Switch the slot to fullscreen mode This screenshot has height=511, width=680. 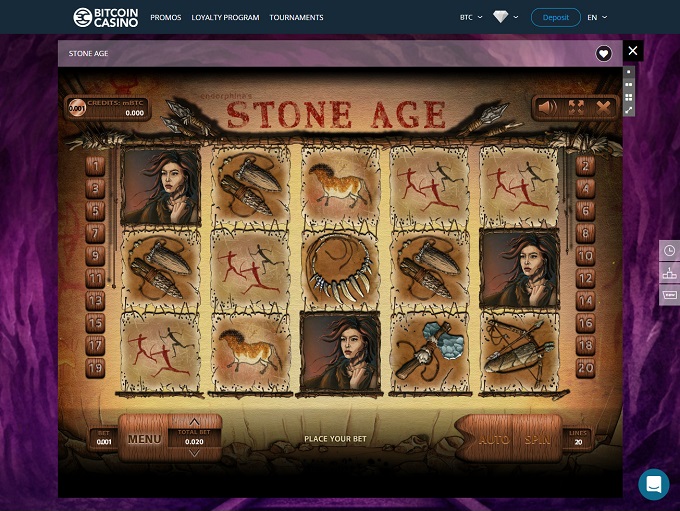(x=575, y=107)
